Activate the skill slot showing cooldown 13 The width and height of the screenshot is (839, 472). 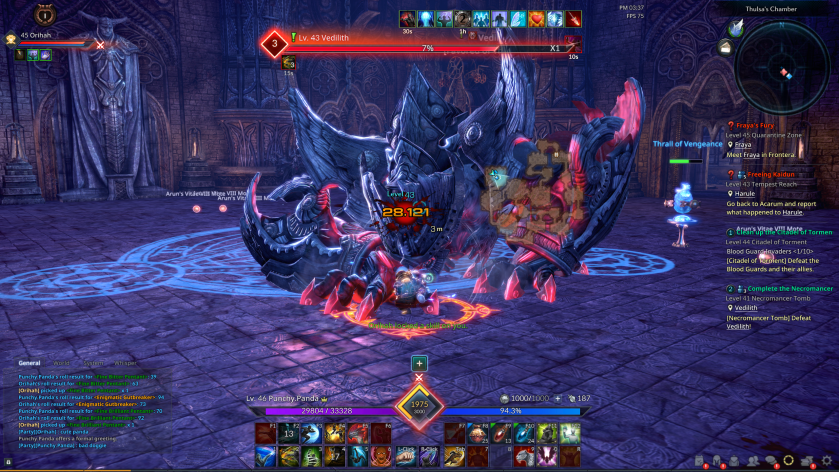[287, 433]
